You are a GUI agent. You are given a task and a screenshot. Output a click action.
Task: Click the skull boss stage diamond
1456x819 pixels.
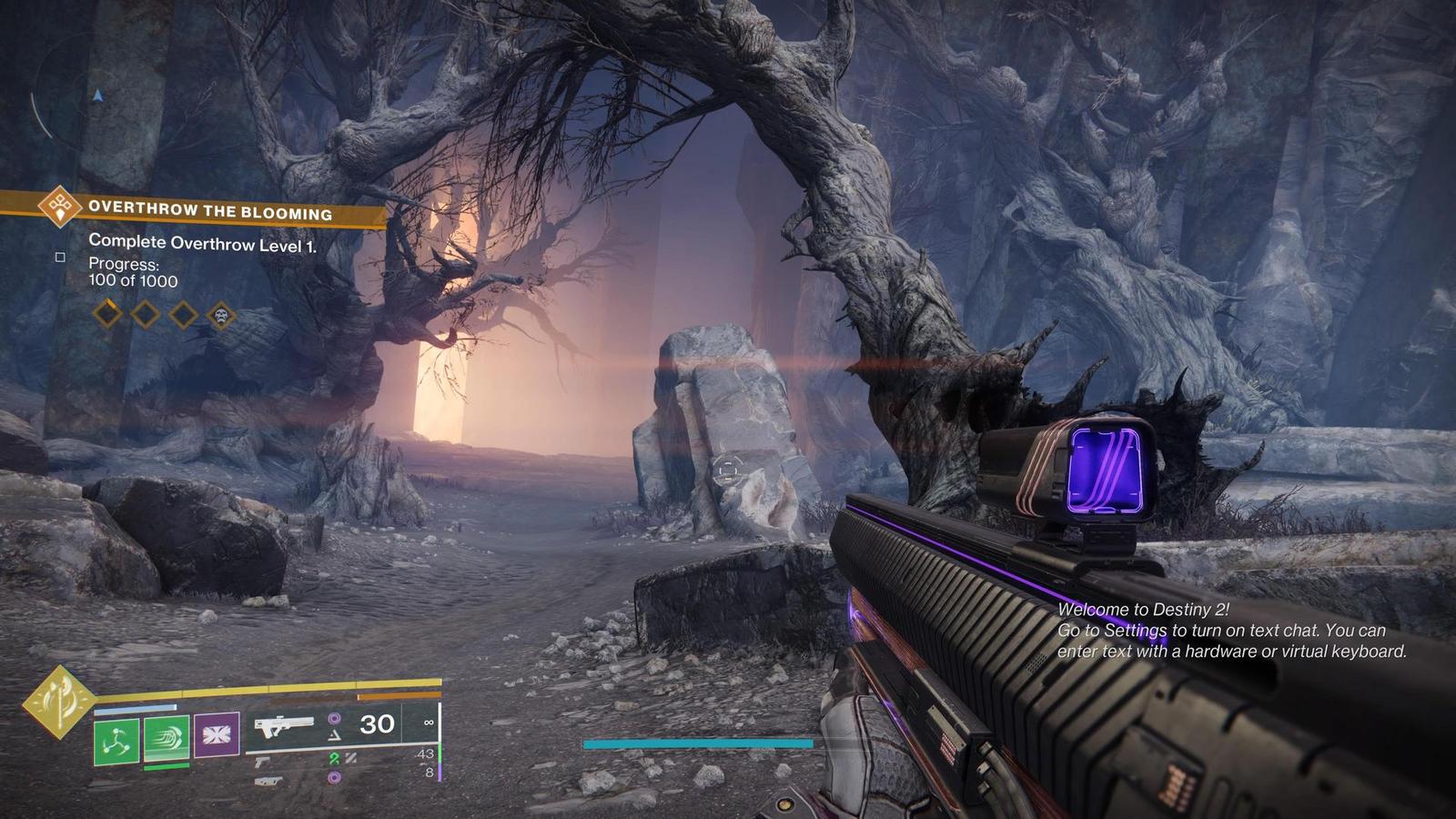point(221,317)
